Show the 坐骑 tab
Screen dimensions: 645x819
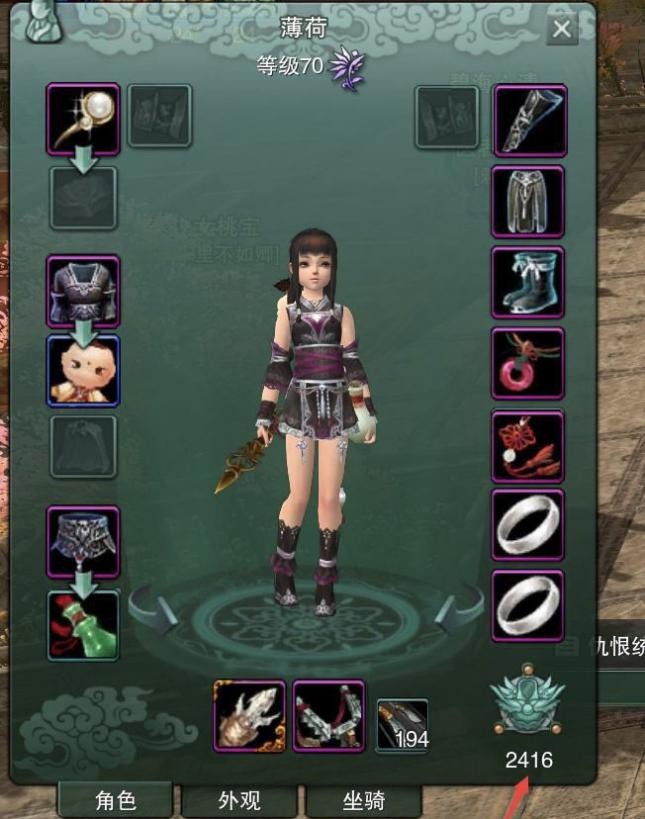pos(363,800)
